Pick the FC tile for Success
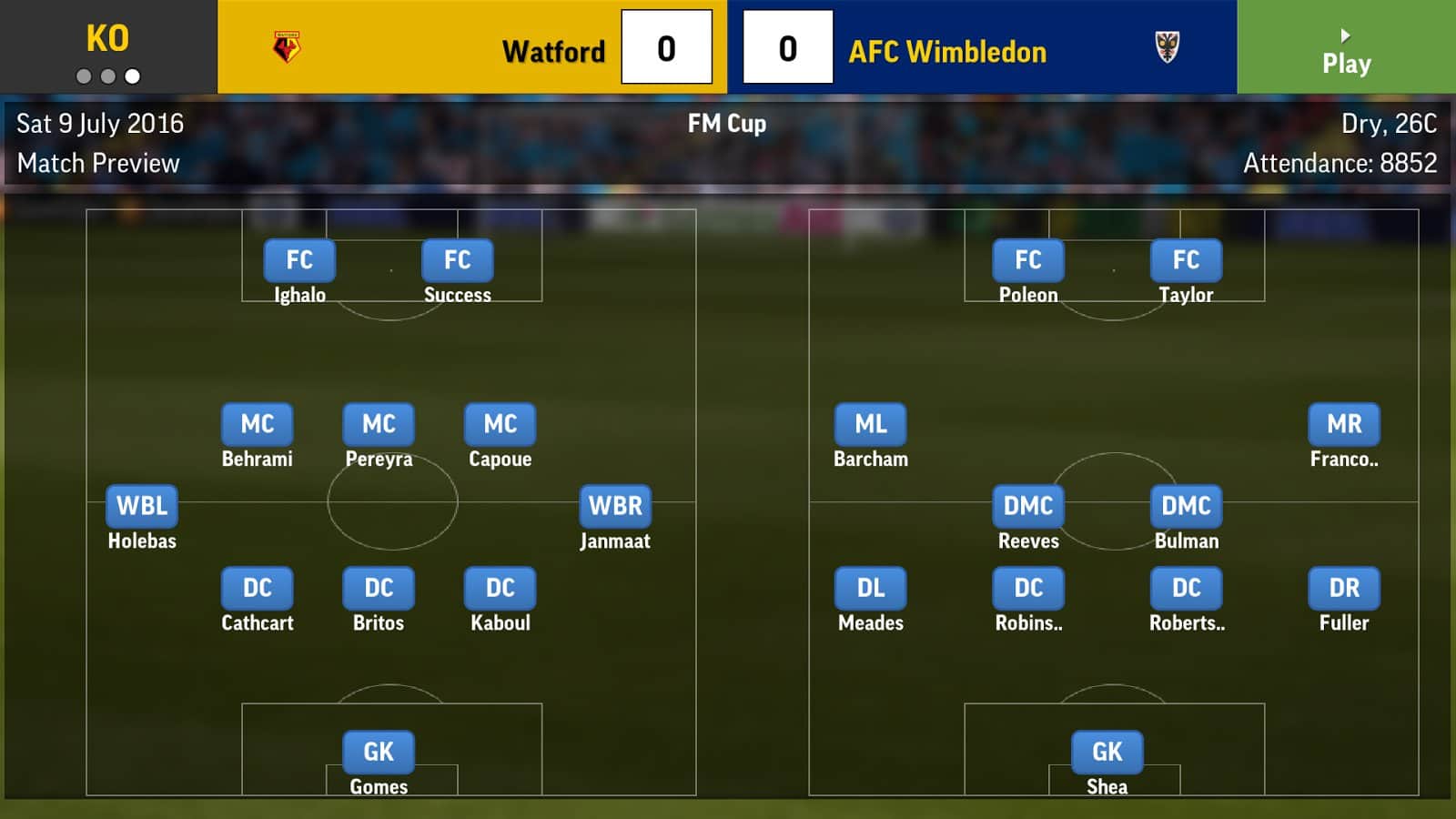This screenshot has width=1456, height=819. (x=457, y=260)
